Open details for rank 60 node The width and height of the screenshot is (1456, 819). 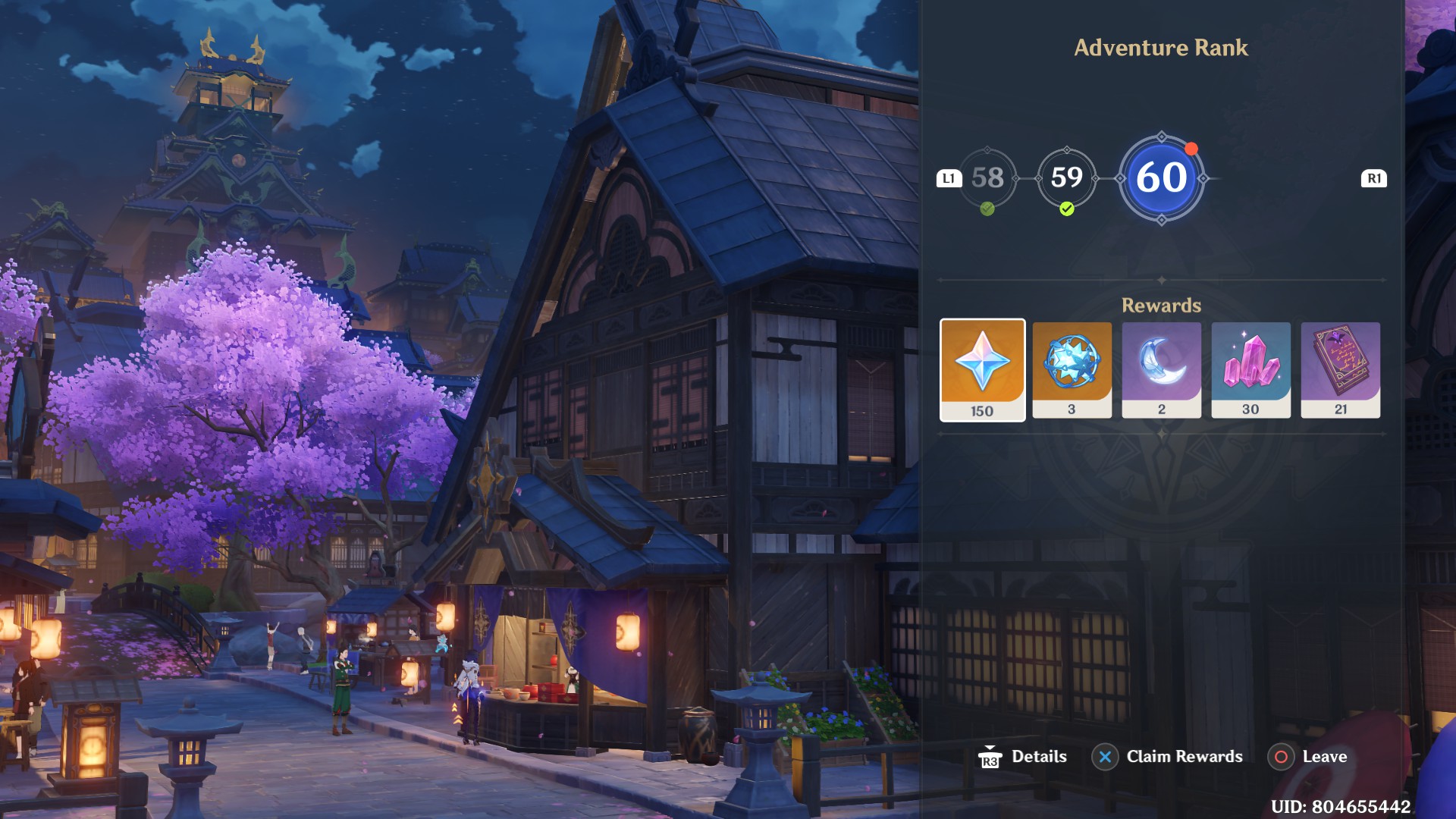(1163, 179)
